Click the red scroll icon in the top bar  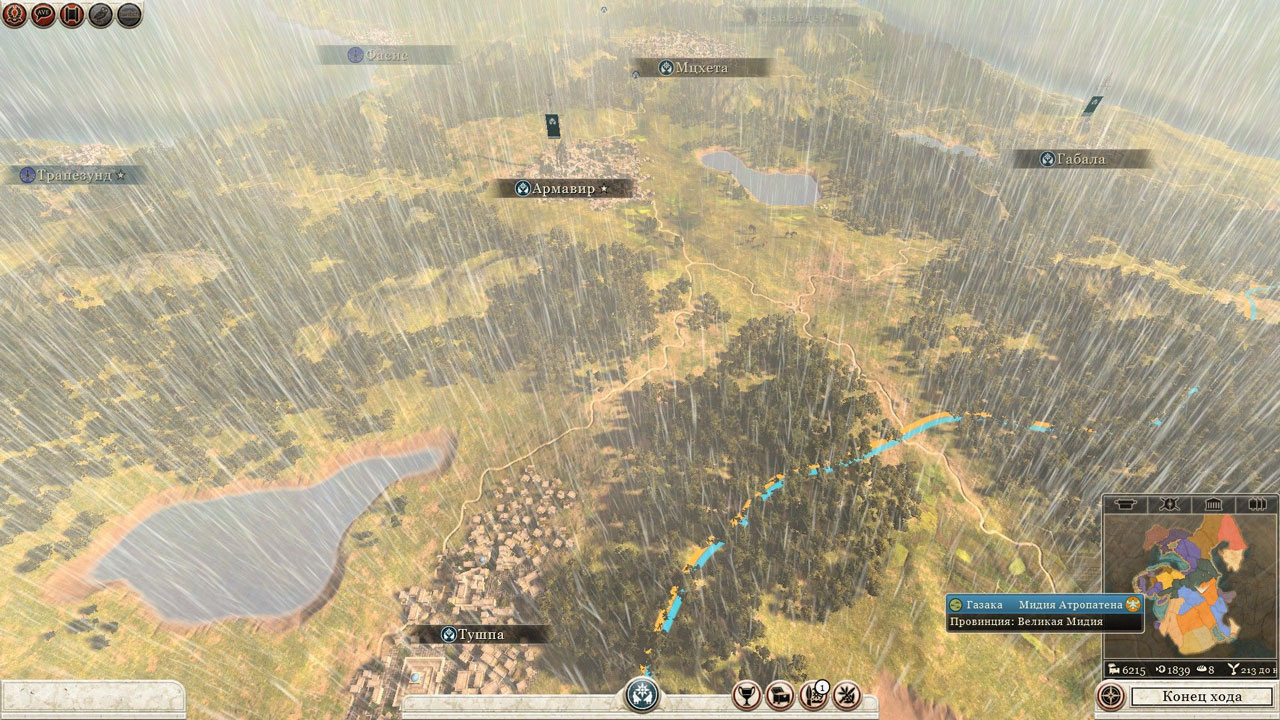click(72, 15)
